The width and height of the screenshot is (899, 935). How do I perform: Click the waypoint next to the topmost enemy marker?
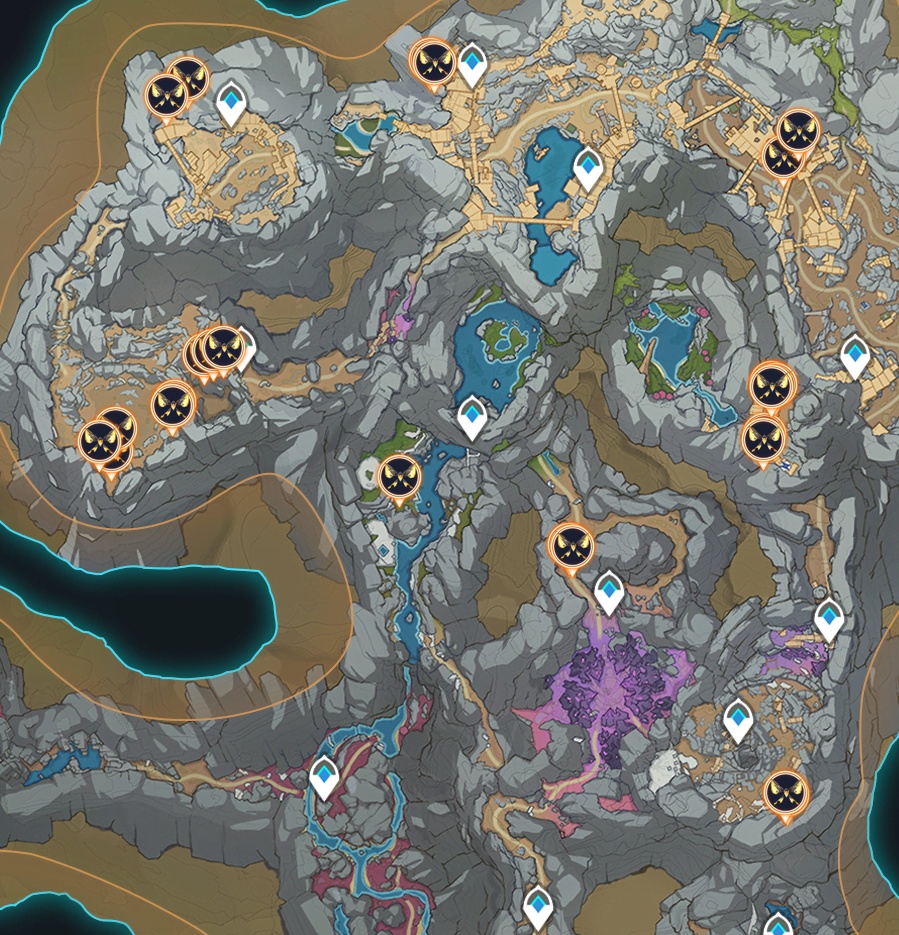472,63
